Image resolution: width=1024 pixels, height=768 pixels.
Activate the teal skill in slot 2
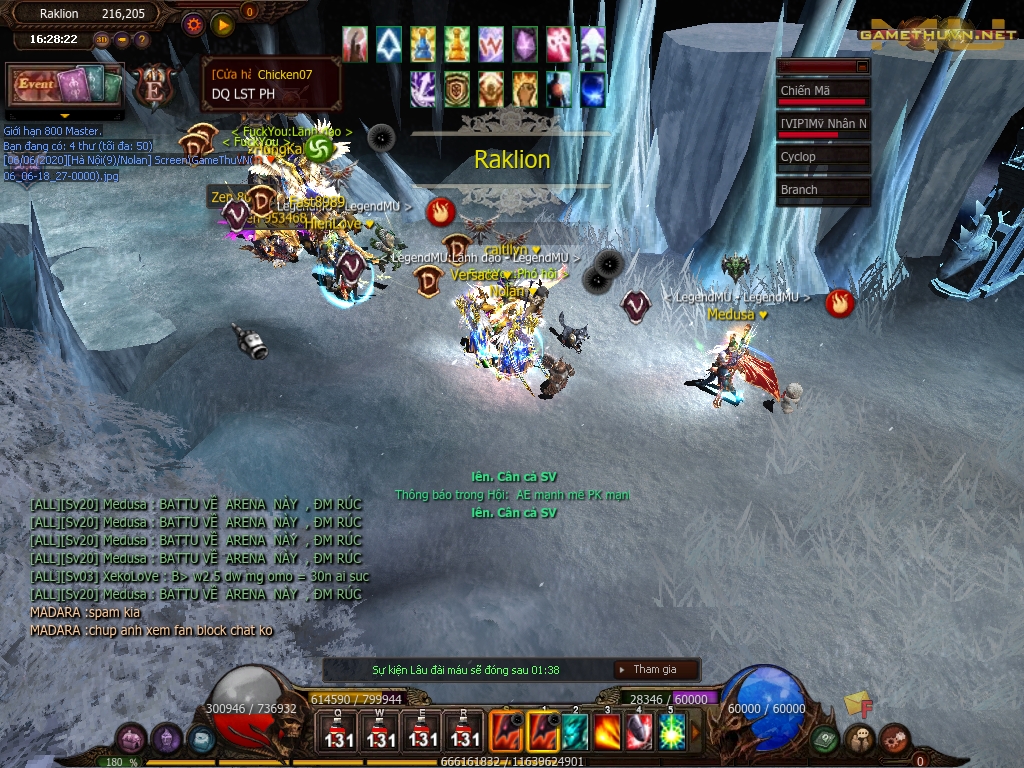point(575,731)
